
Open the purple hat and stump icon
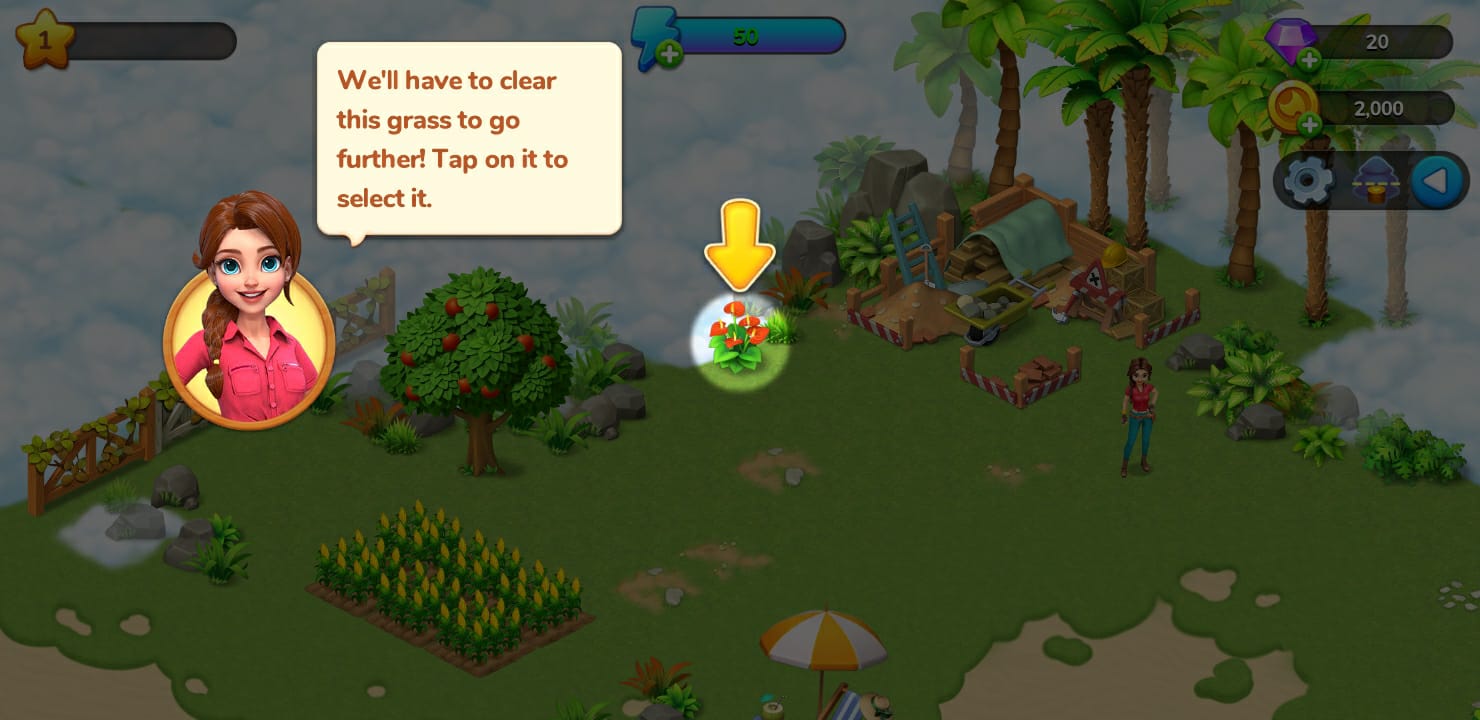click(1376, 181)
